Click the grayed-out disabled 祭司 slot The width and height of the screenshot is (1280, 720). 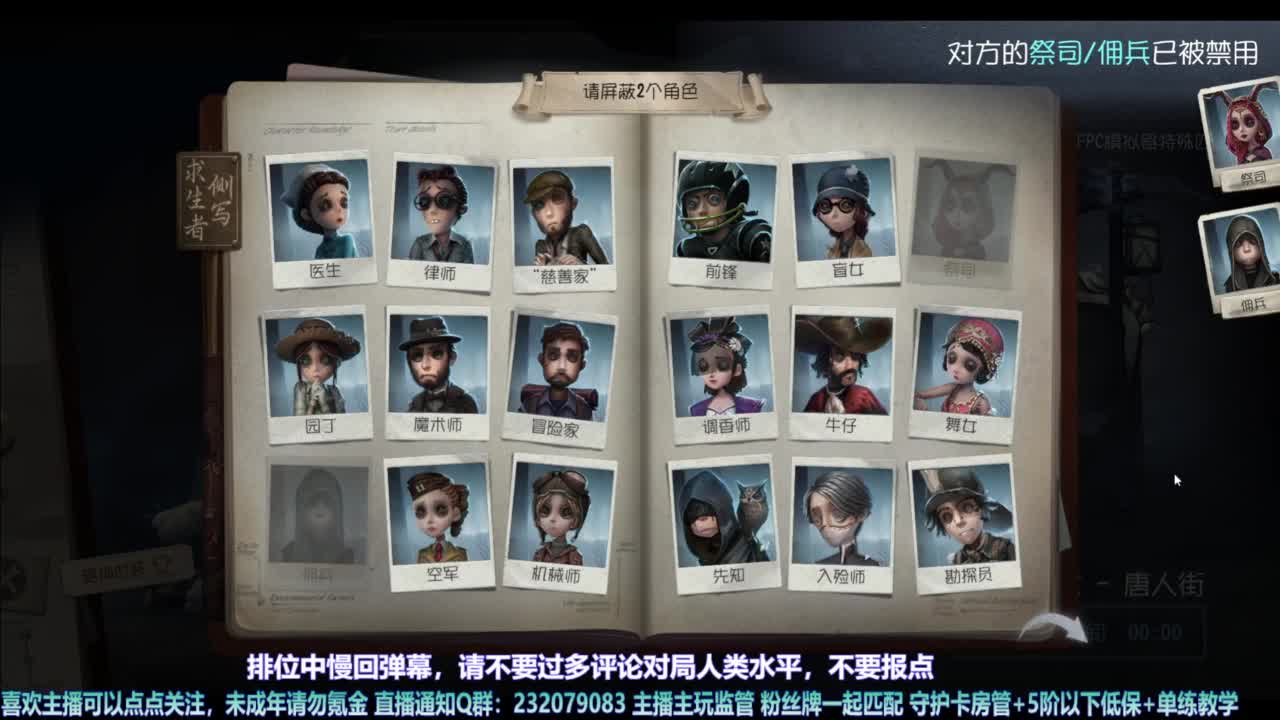[x=955, y=210]
